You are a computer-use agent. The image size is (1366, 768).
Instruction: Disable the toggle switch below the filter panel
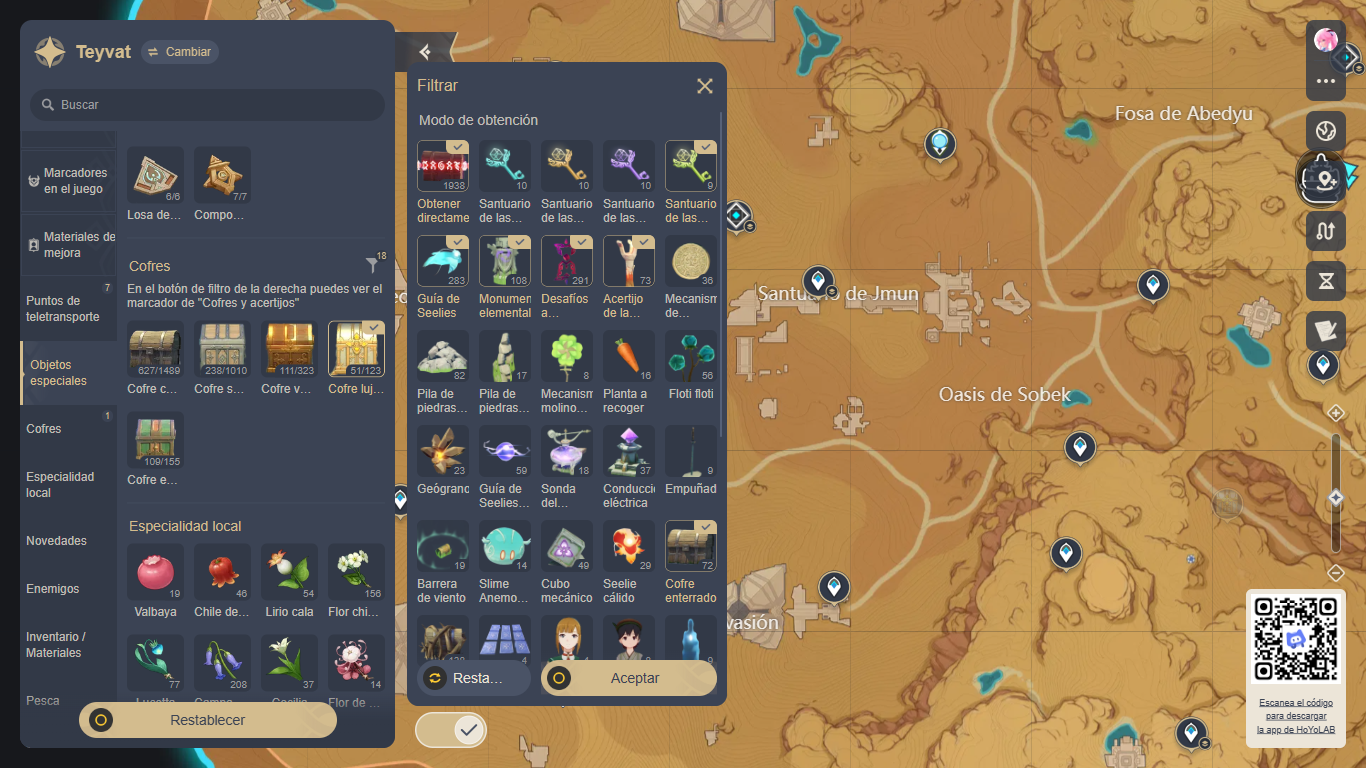click(x=450, y=730)
